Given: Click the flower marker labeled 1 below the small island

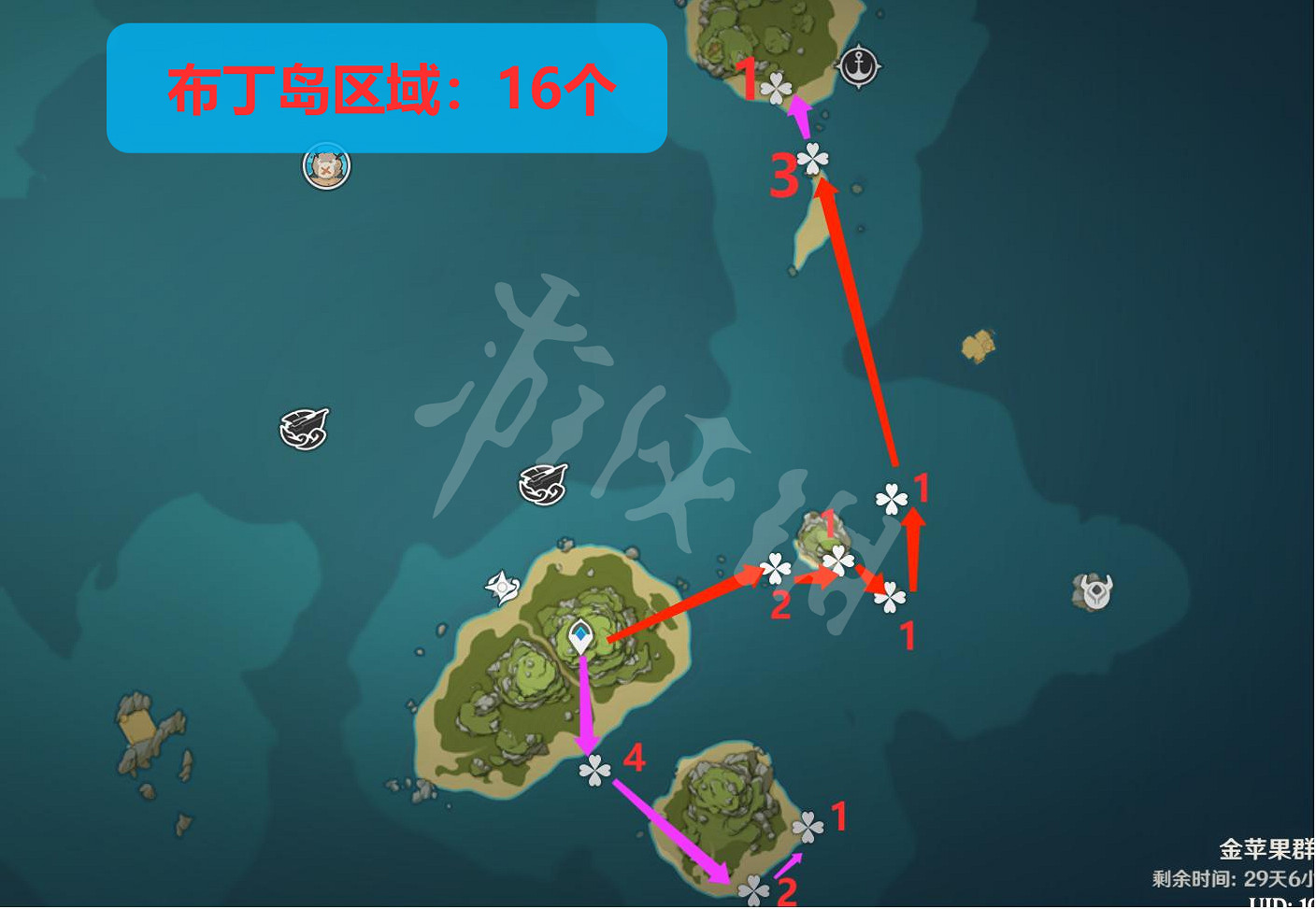Looking at the screenshot, I should pyautogui.click(x=890, y=598).
